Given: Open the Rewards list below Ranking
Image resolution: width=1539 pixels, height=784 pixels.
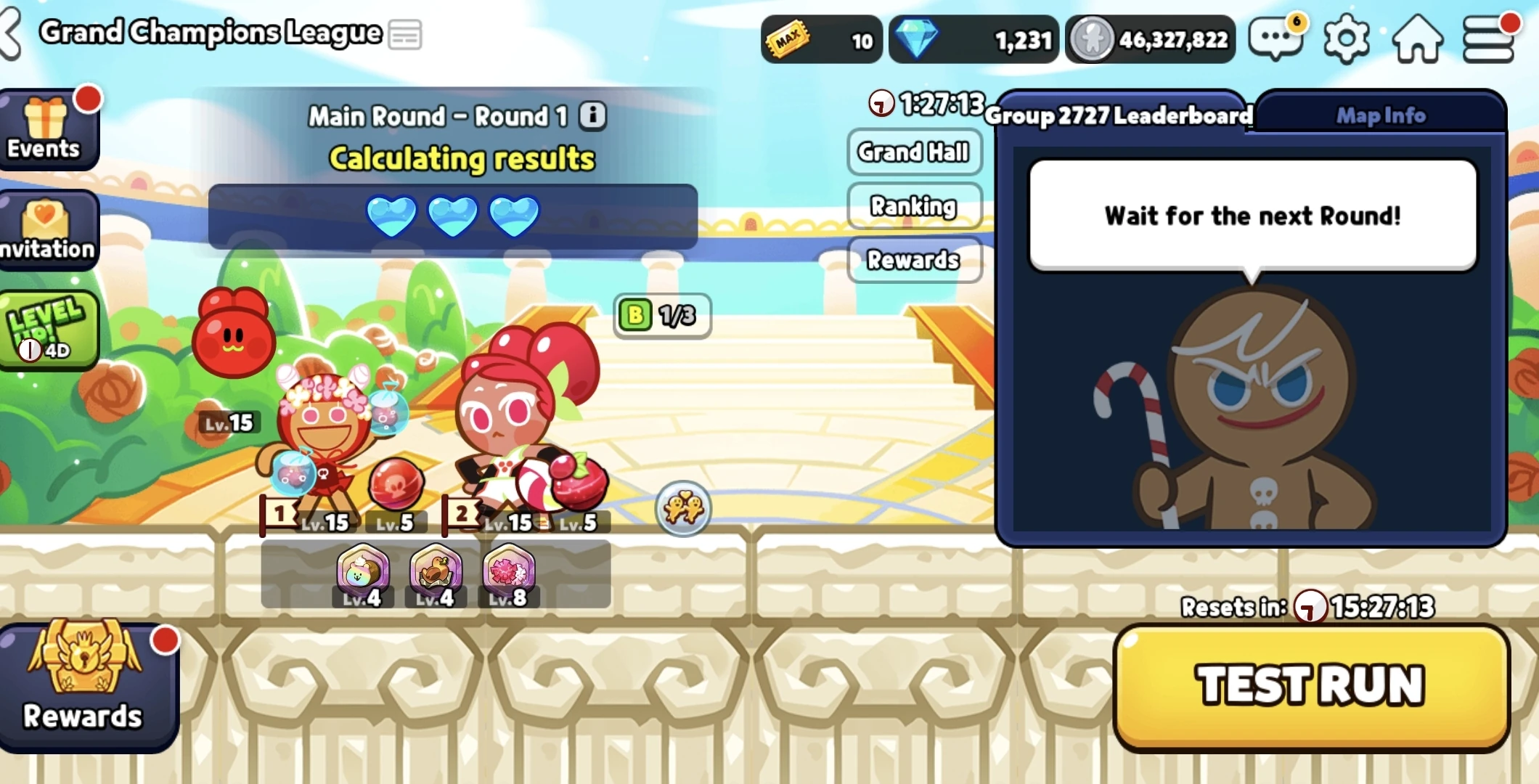Looking at the screenshot, I should click(913, 261).
